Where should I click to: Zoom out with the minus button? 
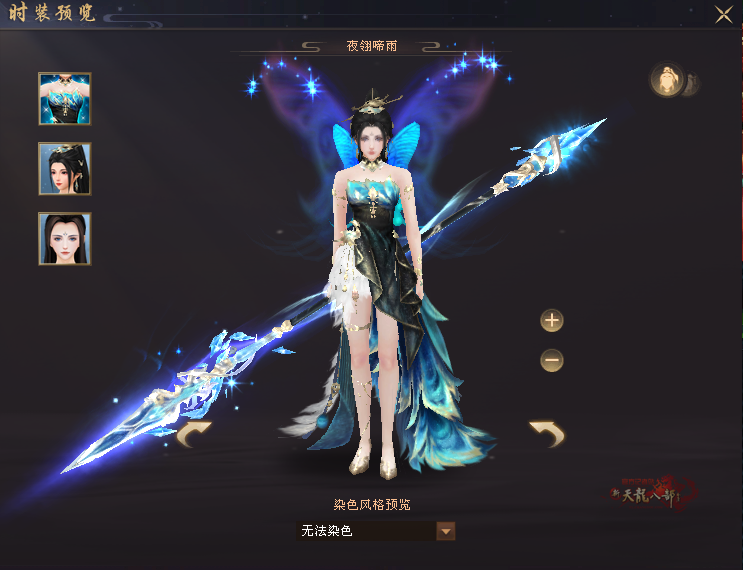[x=552, y=360]
